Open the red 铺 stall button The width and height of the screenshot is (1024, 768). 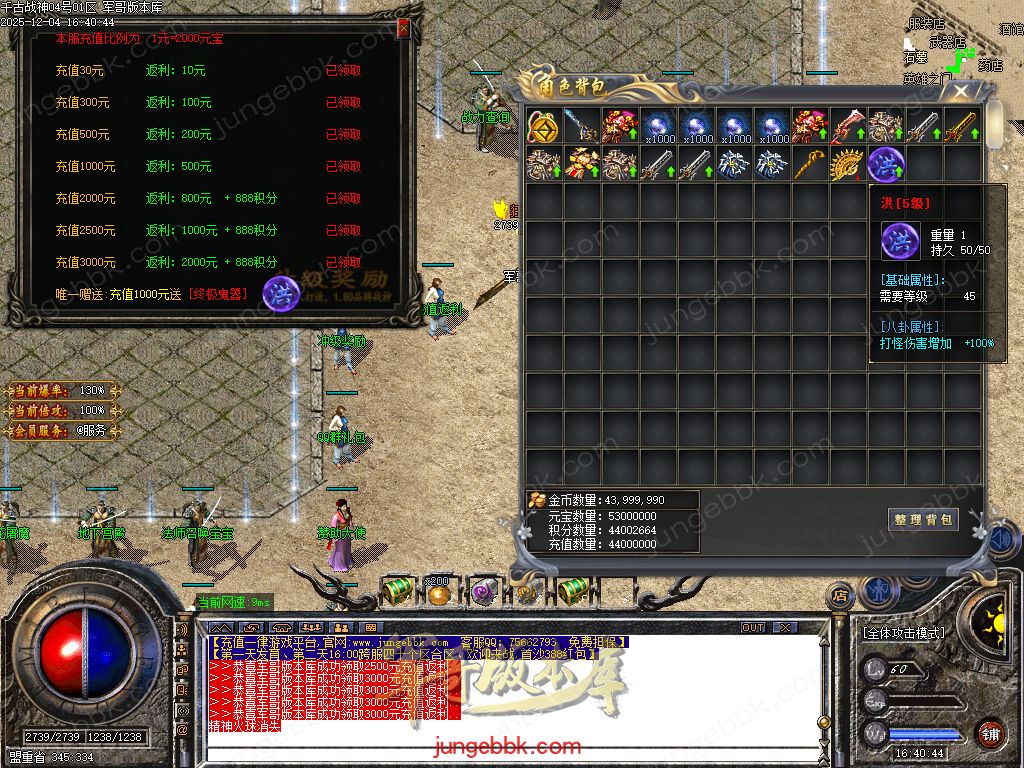(x=990, y=733)
